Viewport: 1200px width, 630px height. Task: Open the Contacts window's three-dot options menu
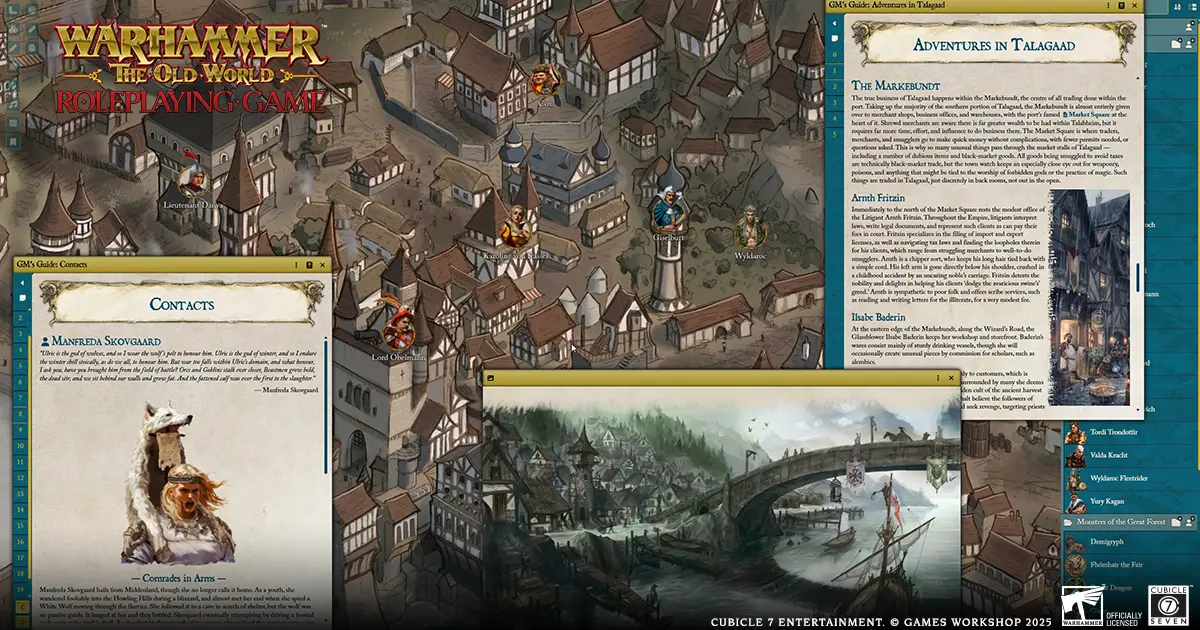point(296,265)
